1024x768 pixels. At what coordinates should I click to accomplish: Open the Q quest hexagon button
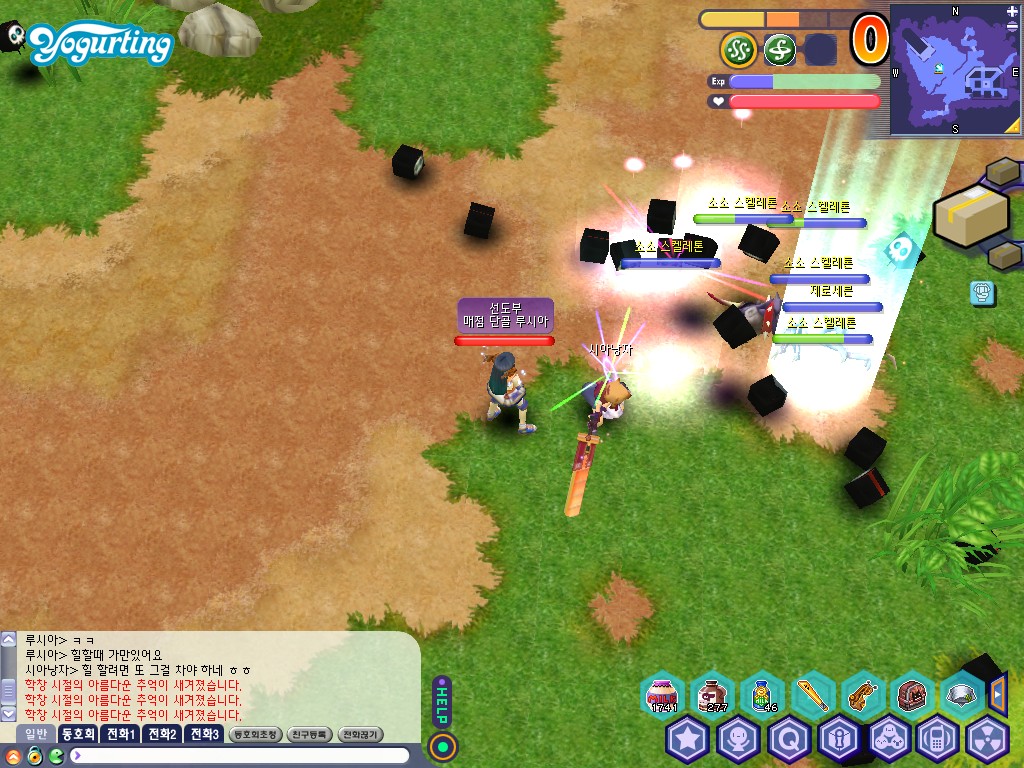788,740
